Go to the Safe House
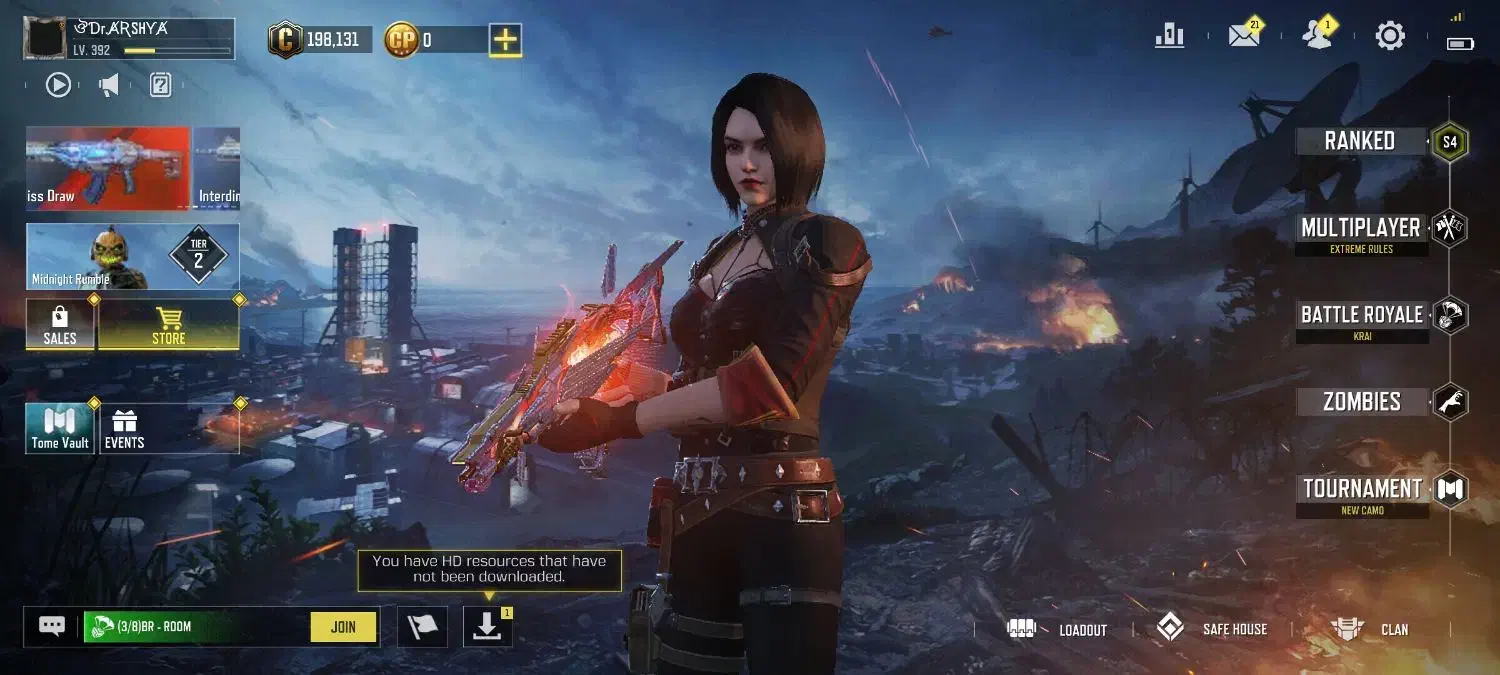The height and width of the screenshot is (675, 1500). click(1212, 629)
